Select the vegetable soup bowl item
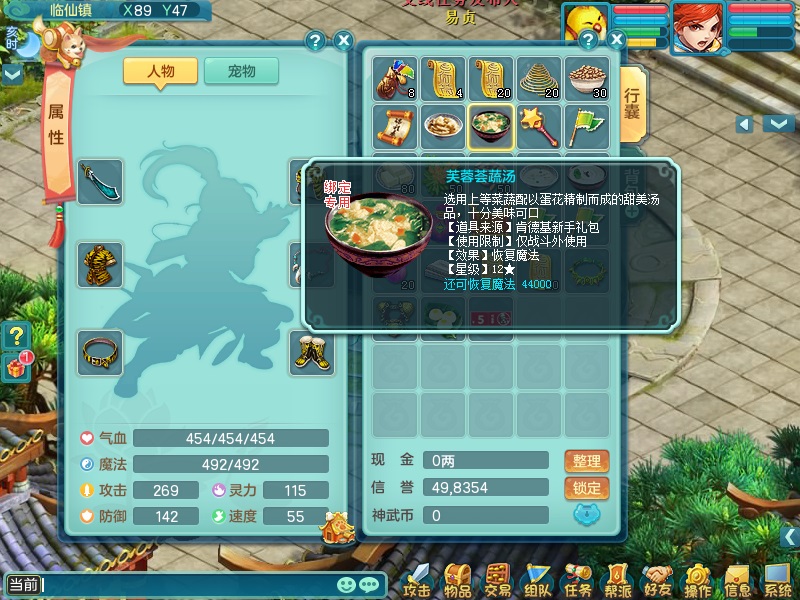Screen dimensions: 800x600 click(x=491, y=126)
